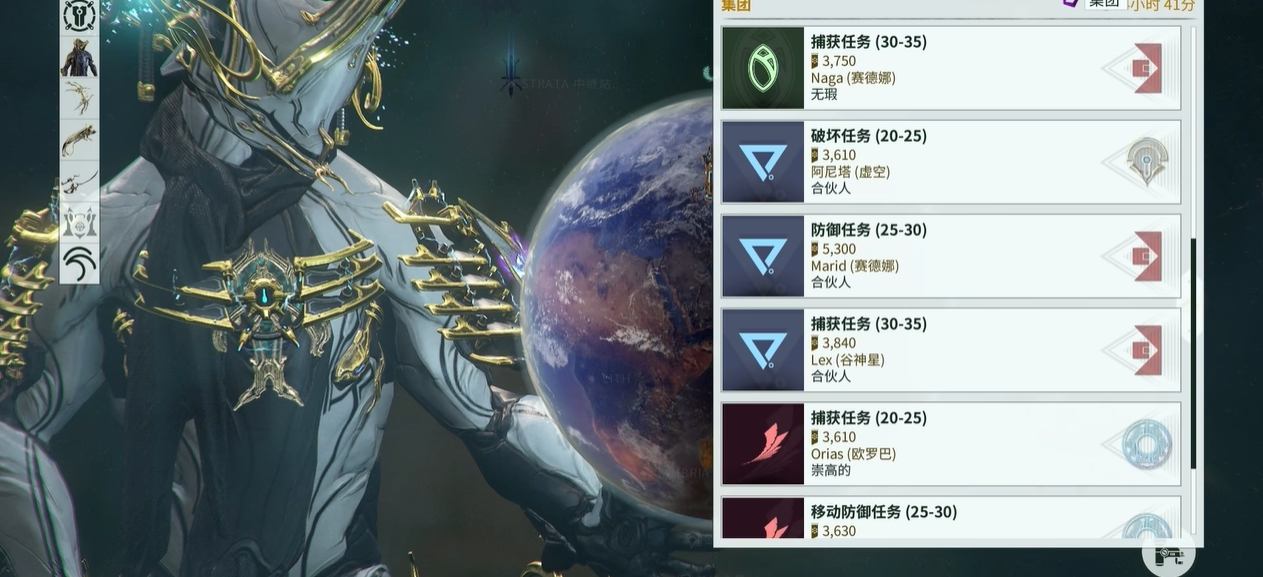Click the twin-figure emblem loadout icon
The image size is (1263, 577).
[x=79, y=222]
